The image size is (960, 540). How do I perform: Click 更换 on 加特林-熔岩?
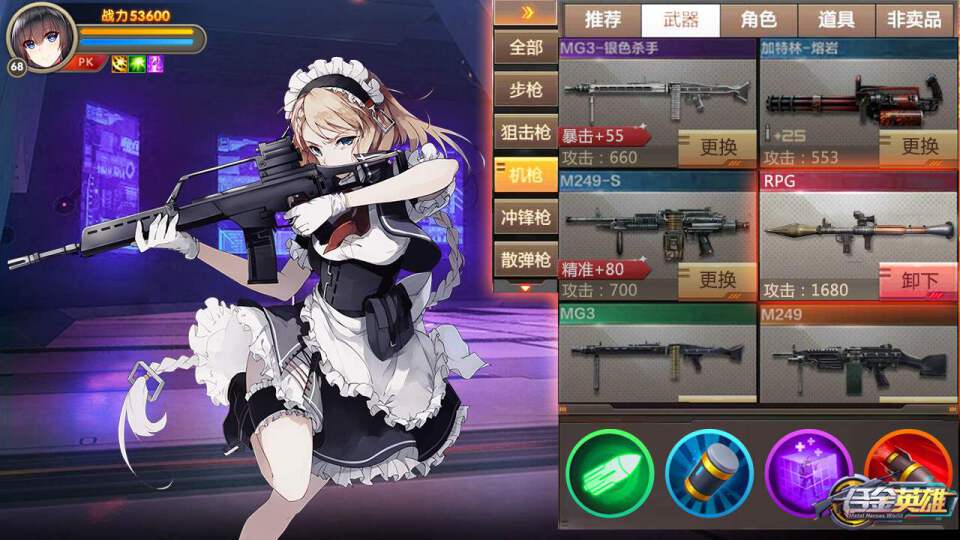point(919,148)
